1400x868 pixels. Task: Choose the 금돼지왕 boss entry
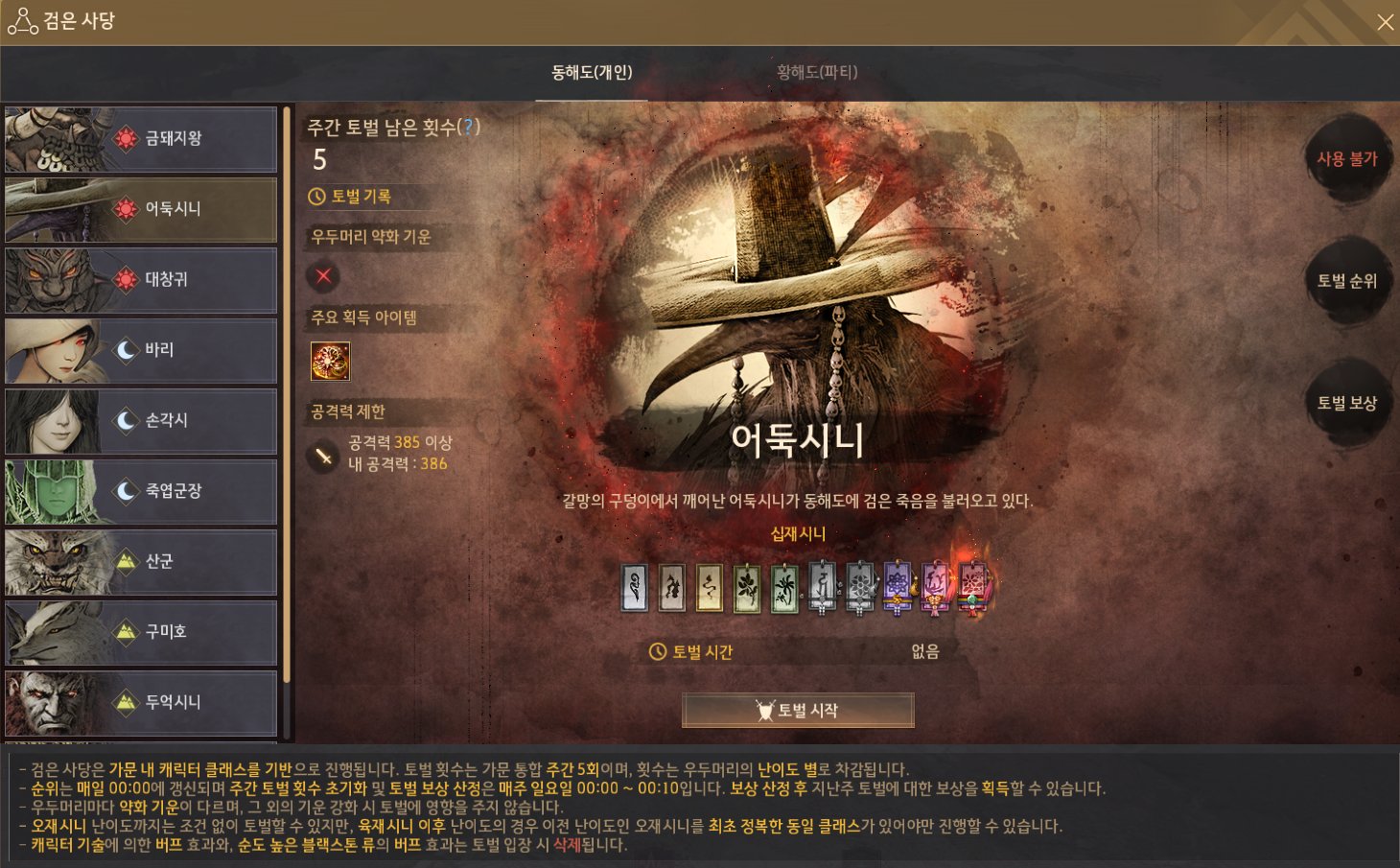tap(141, 139)
